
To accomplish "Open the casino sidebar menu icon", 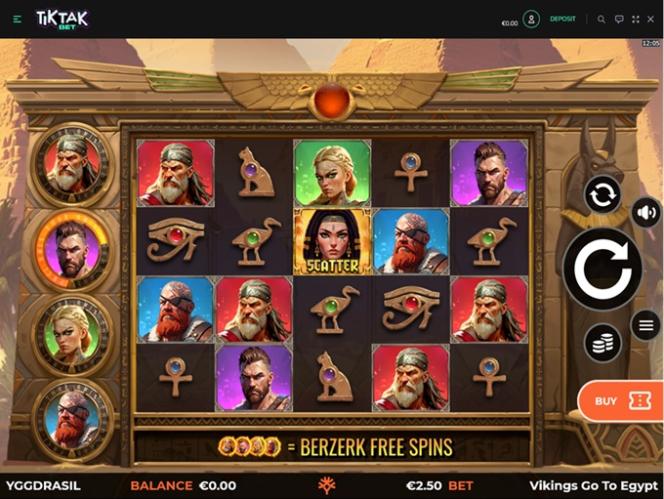I will (x=17, y=19).
